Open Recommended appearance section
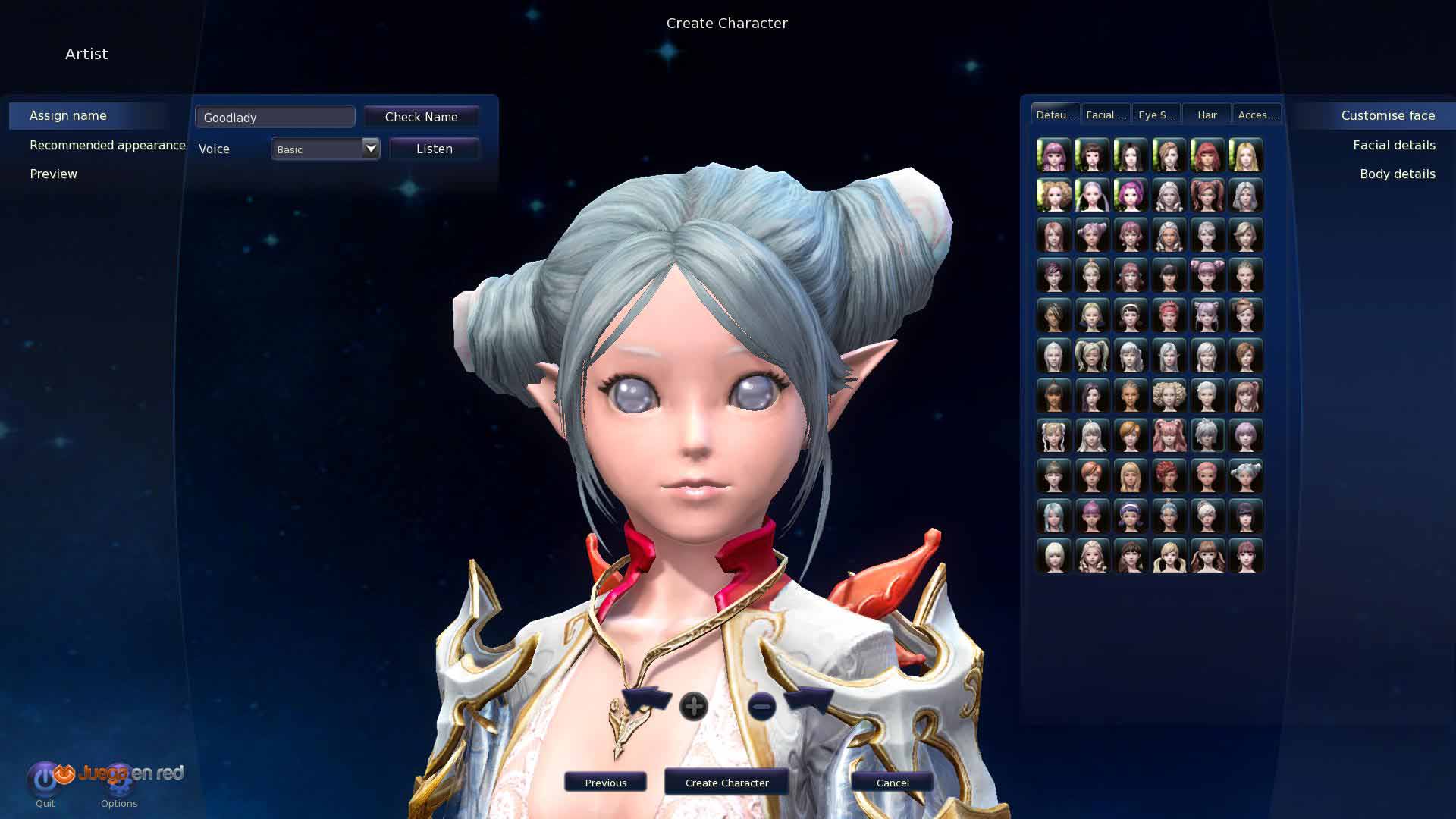This screenshot has width=1456, height=819. [x=107, y=145]
